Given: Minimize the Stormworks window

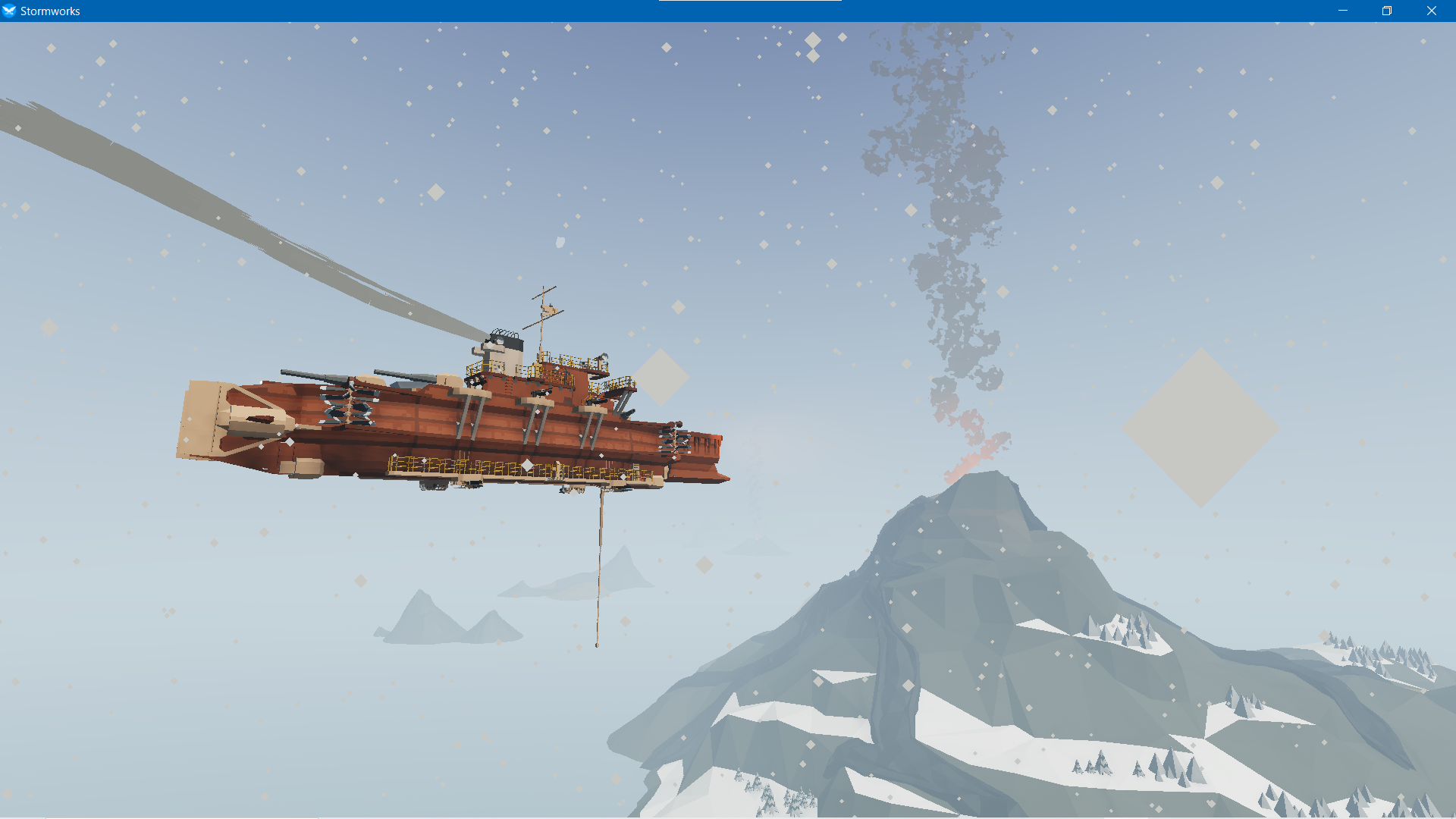Looking at the screenshot, I should pyautogui.click(x=1343, y=11).
